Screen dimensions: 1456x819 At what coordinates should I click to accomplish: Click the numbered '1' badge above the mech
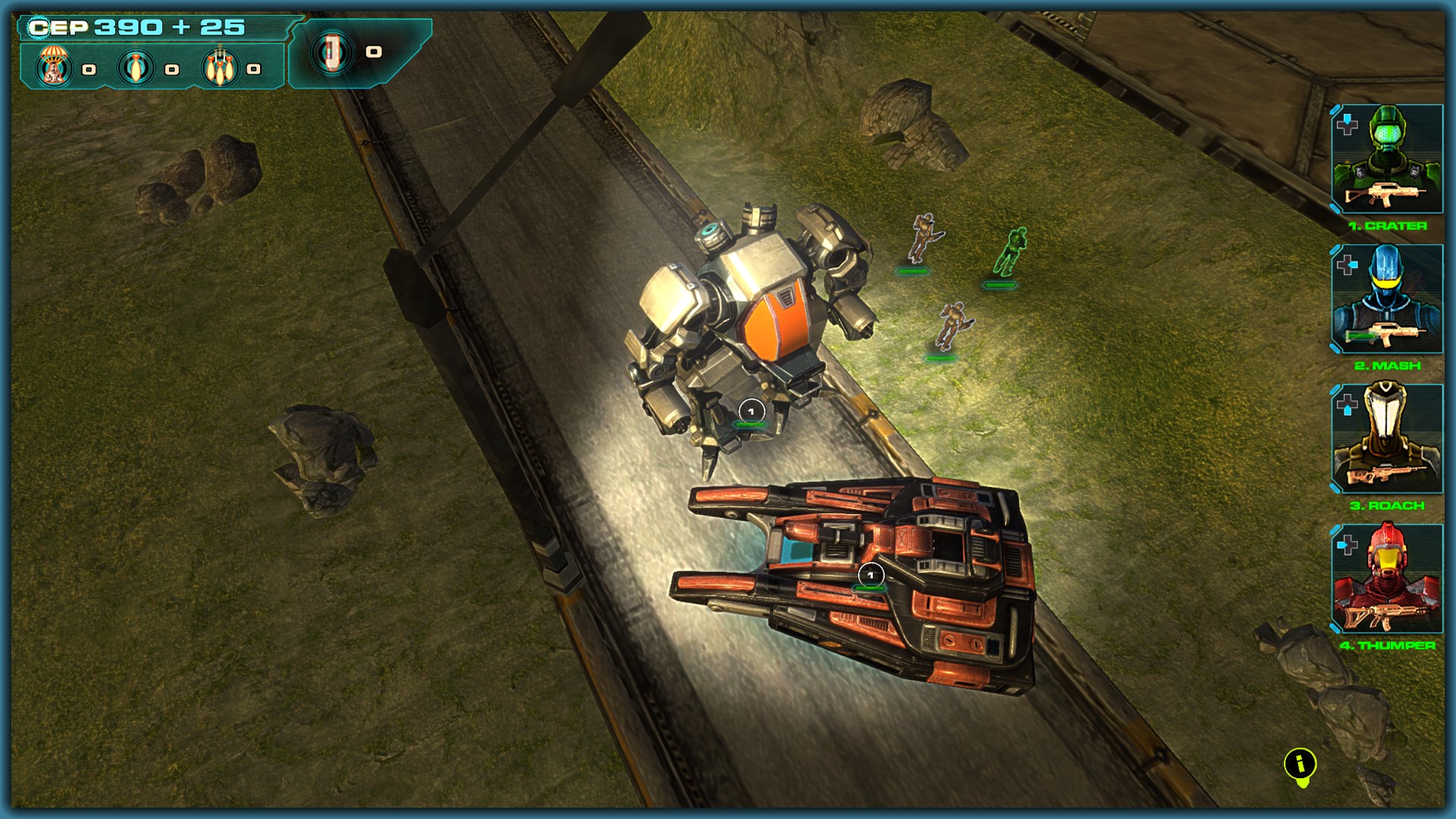(752, 409)
